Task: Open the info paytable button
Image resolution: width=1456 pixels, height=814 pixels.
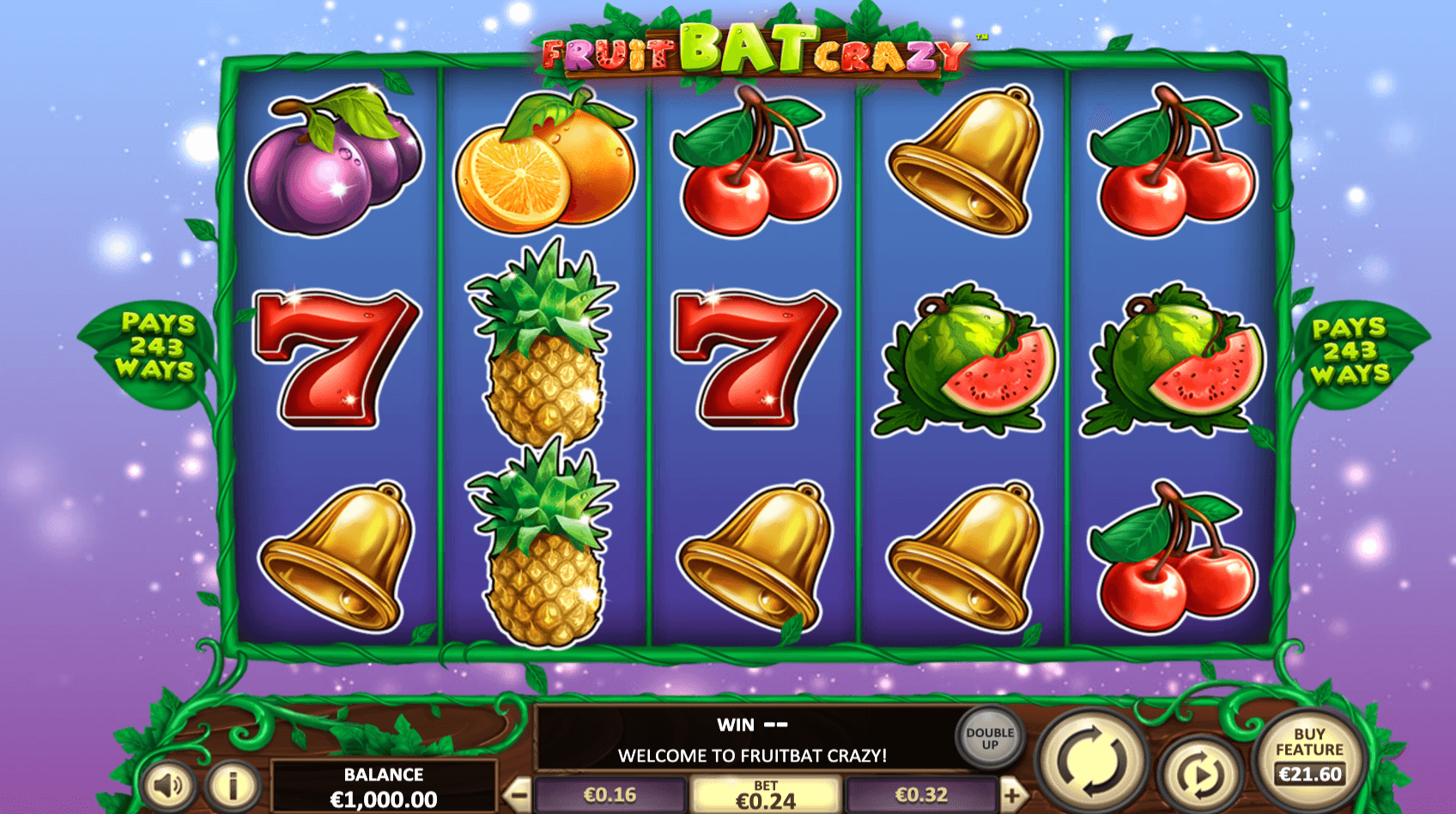Action: tap(233, 785)
